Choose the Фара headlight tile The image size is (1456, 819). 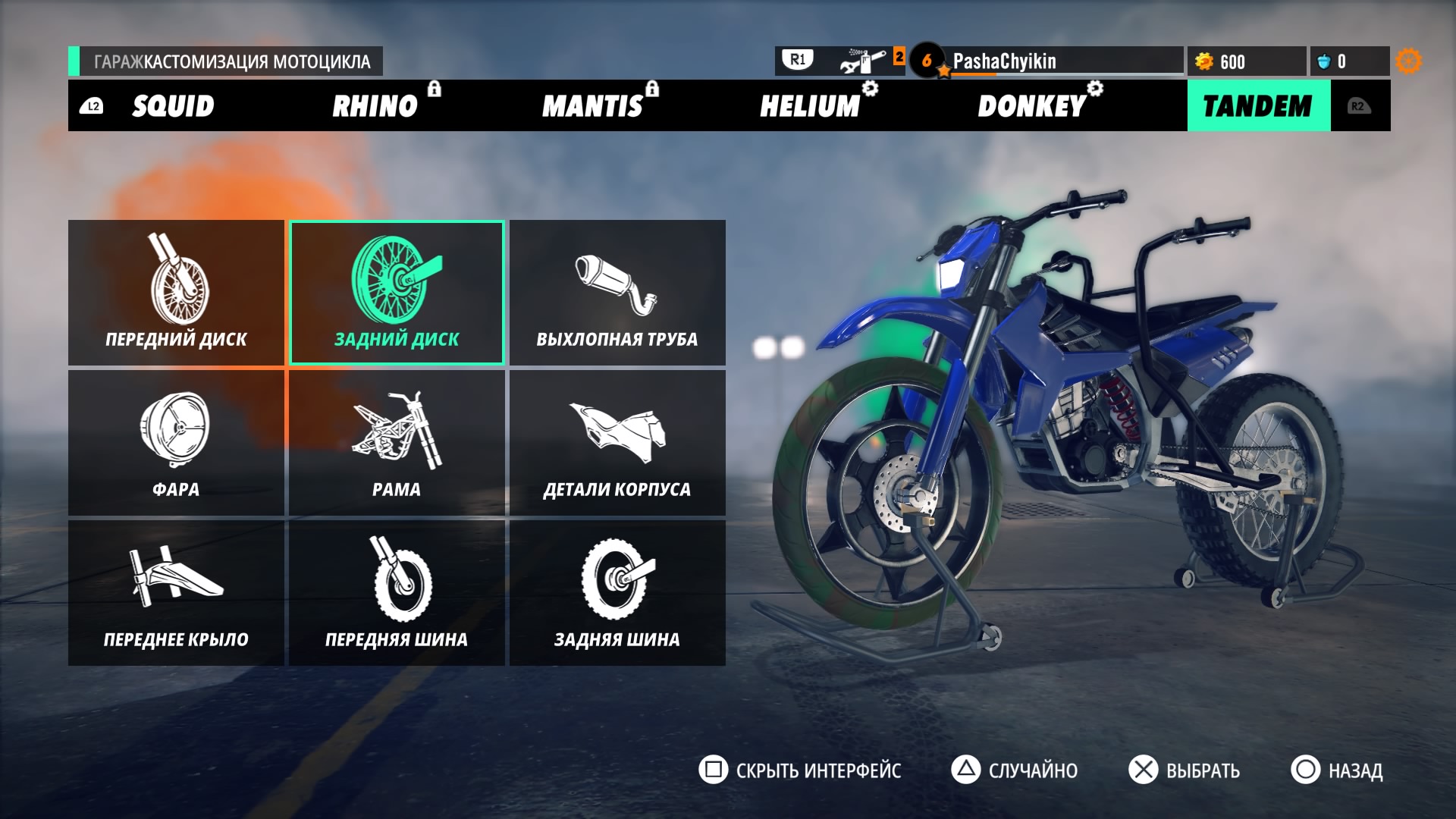tap(176, 443)
